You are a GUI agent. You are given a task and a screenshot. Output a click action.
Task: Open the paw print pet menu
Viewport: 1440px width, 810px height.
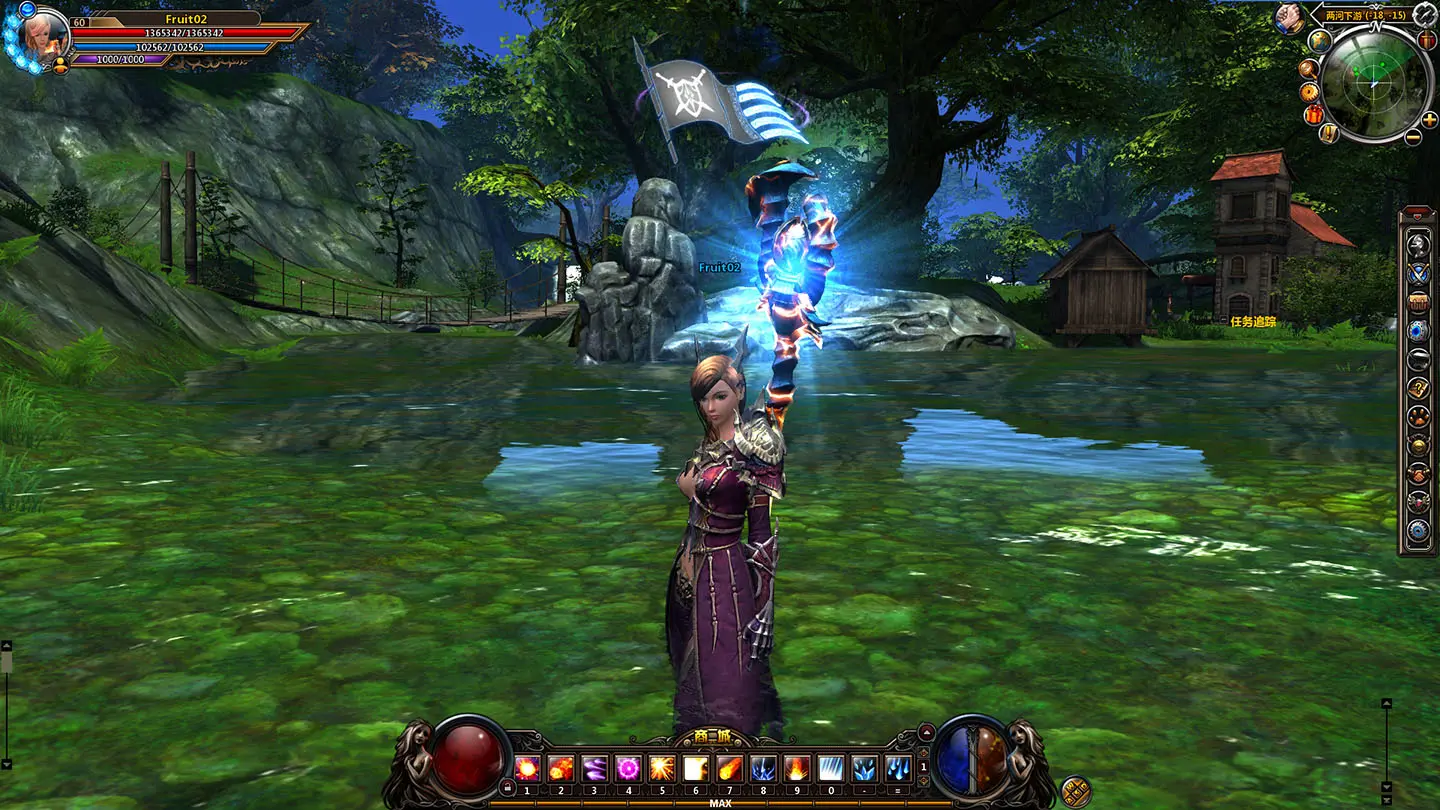click(x=1418, y=416)
